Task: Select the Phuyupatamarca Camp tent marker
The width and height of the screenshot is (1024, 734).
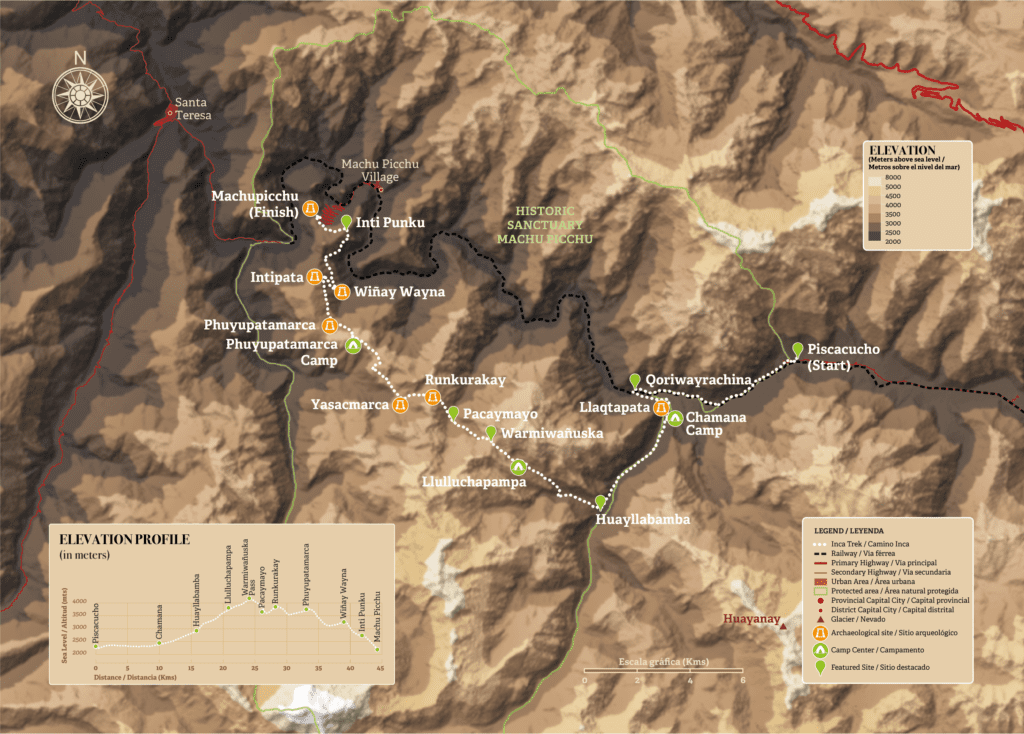Action: (353, 346)
